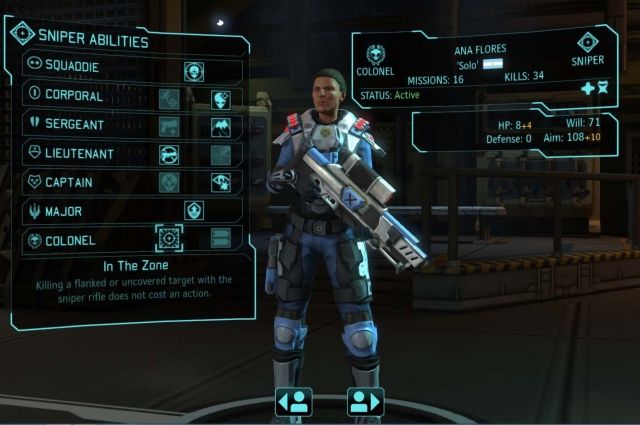
Task: Choose the Executioner ability at Captain
Action: 169,183
